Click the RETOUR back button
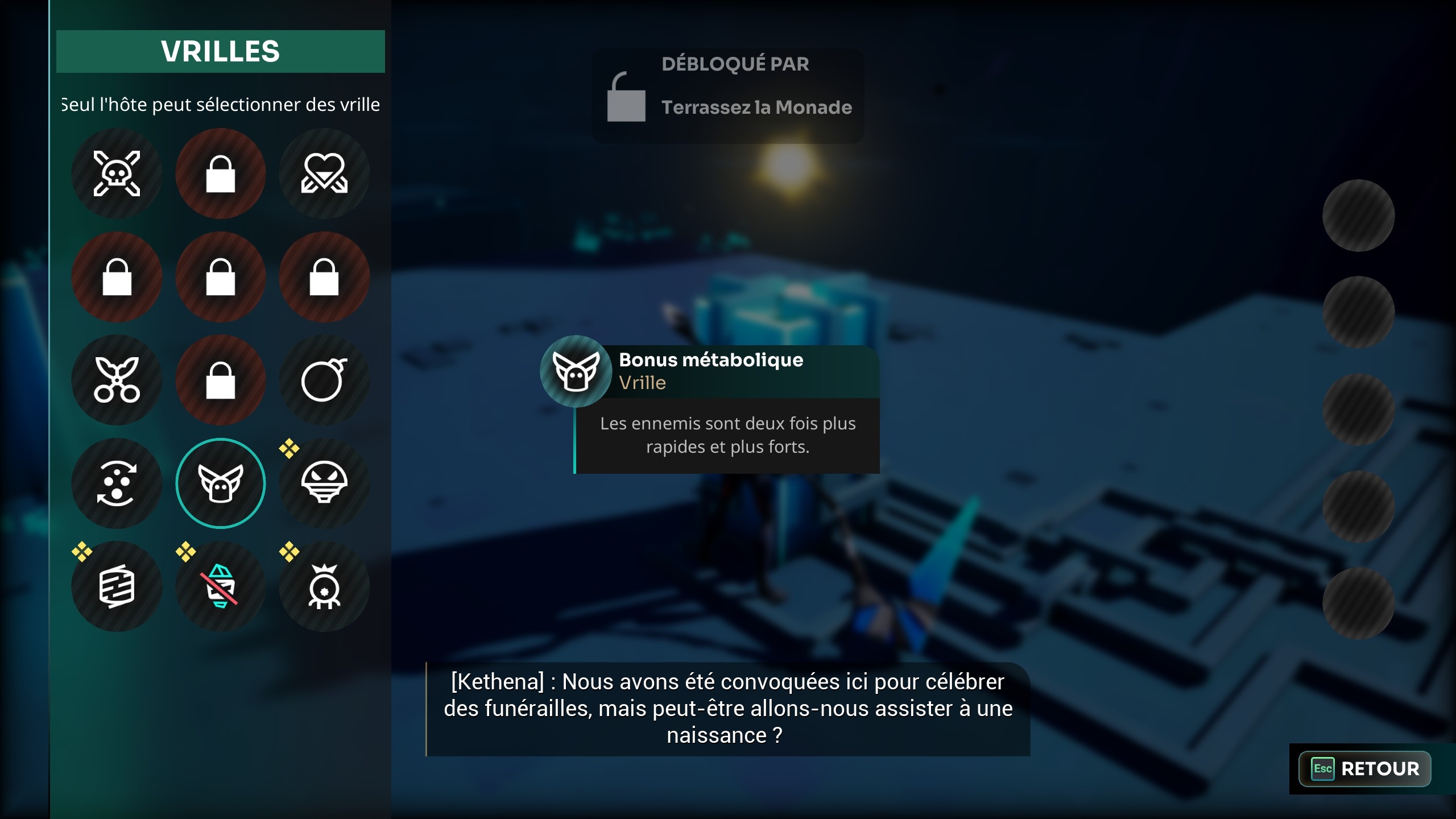 [x=1364, y=769]
